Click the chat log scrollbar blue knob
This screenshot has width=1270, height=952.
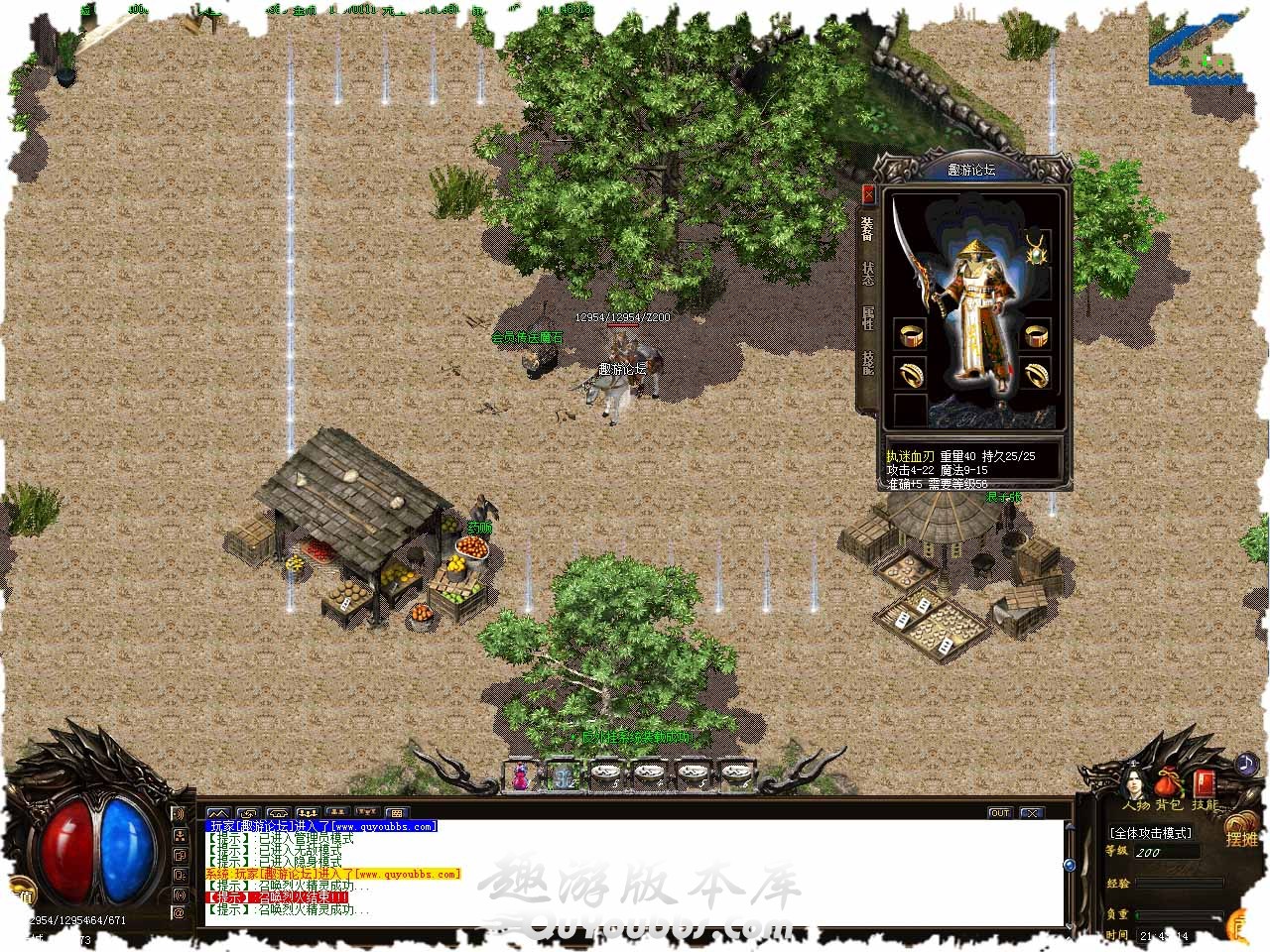[1070, 865]
